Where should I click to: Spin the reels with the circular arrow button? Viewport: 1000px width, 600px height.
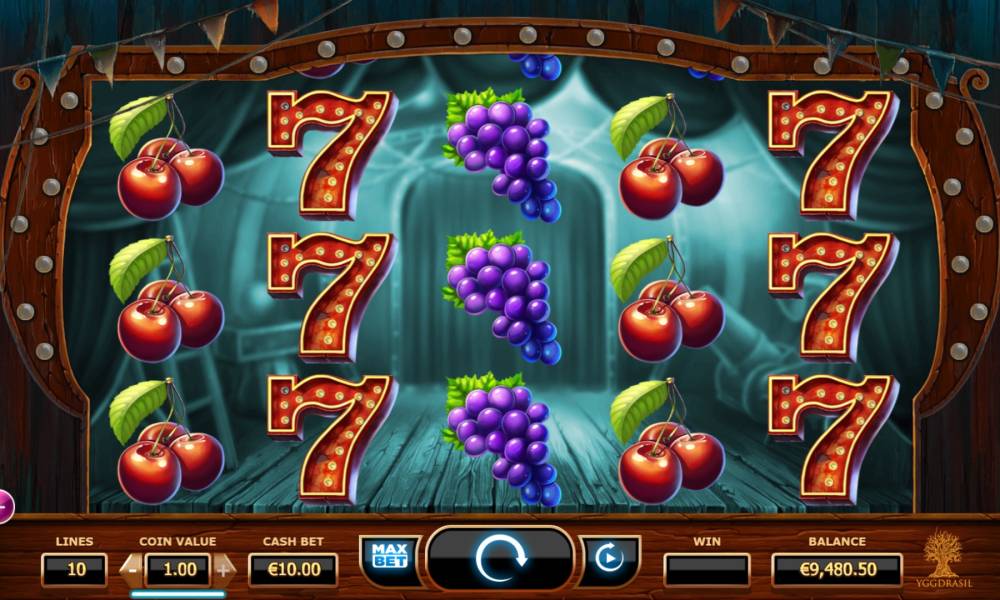coord(499,559)
